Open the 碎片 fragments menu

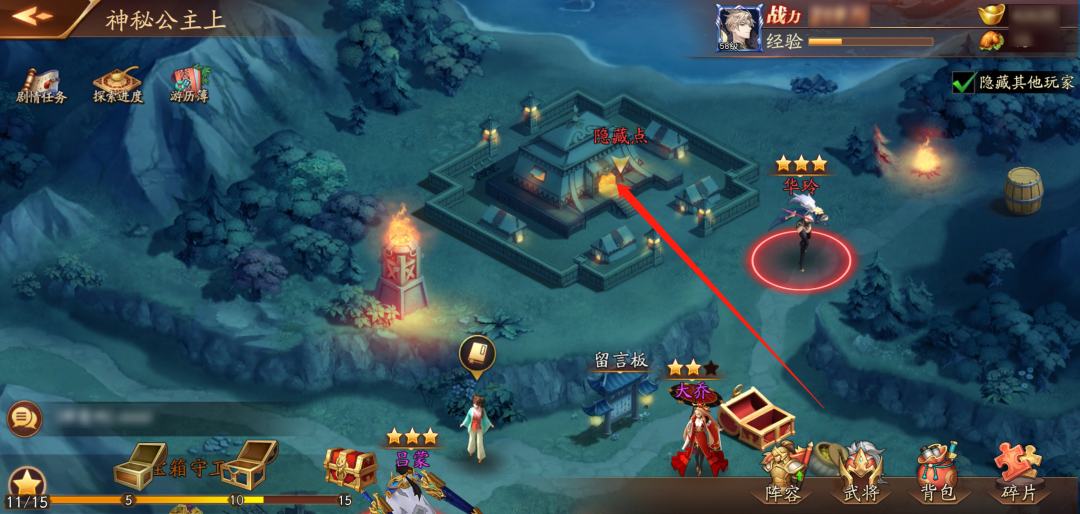coord(1018,474)
